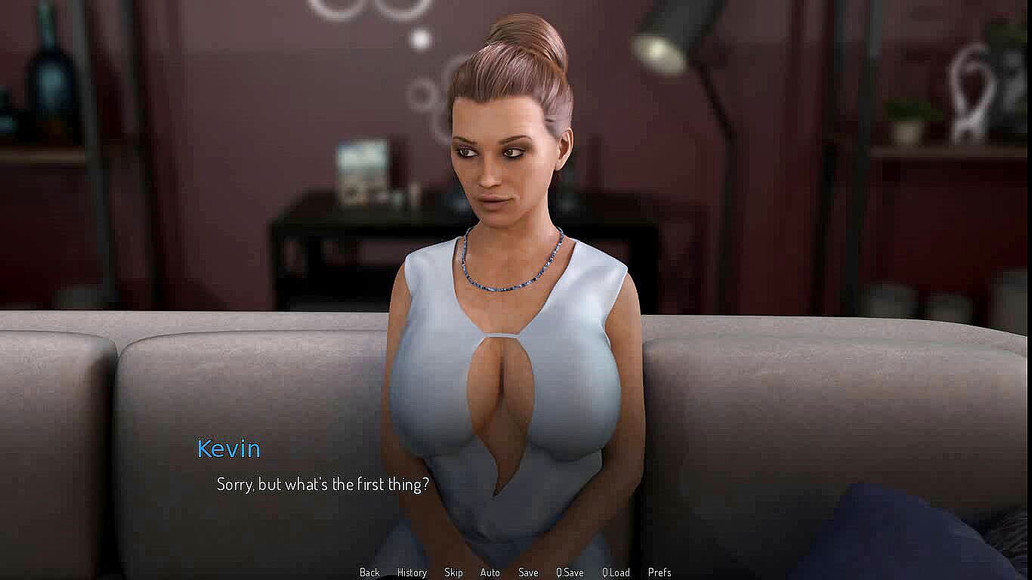The image size is (1032, 580).
Task: Open the Prefs settings menu
Action: 659,572
